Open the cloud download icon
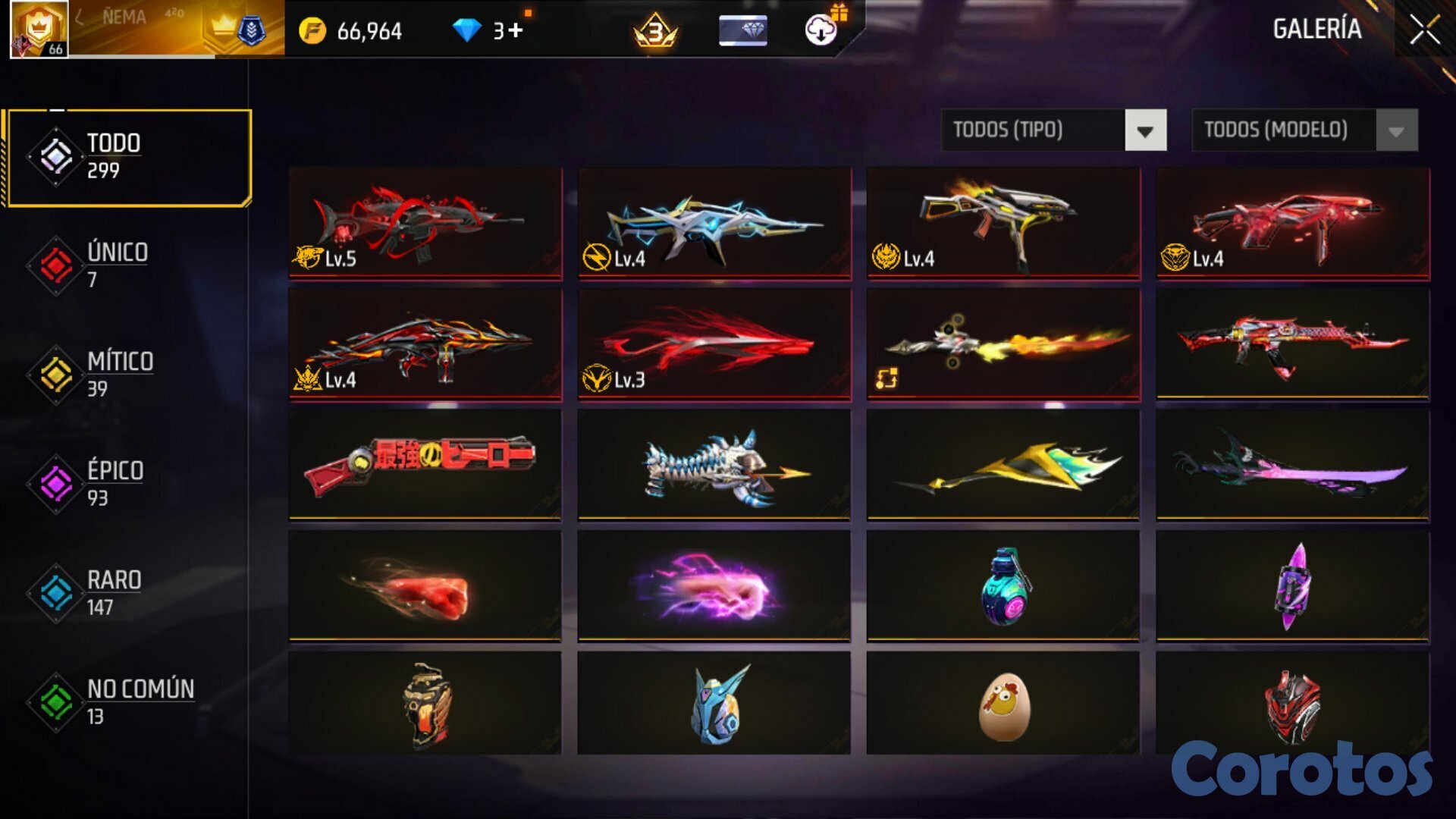This screenshot has height=819, width=1456. click(x=821, y=30)
